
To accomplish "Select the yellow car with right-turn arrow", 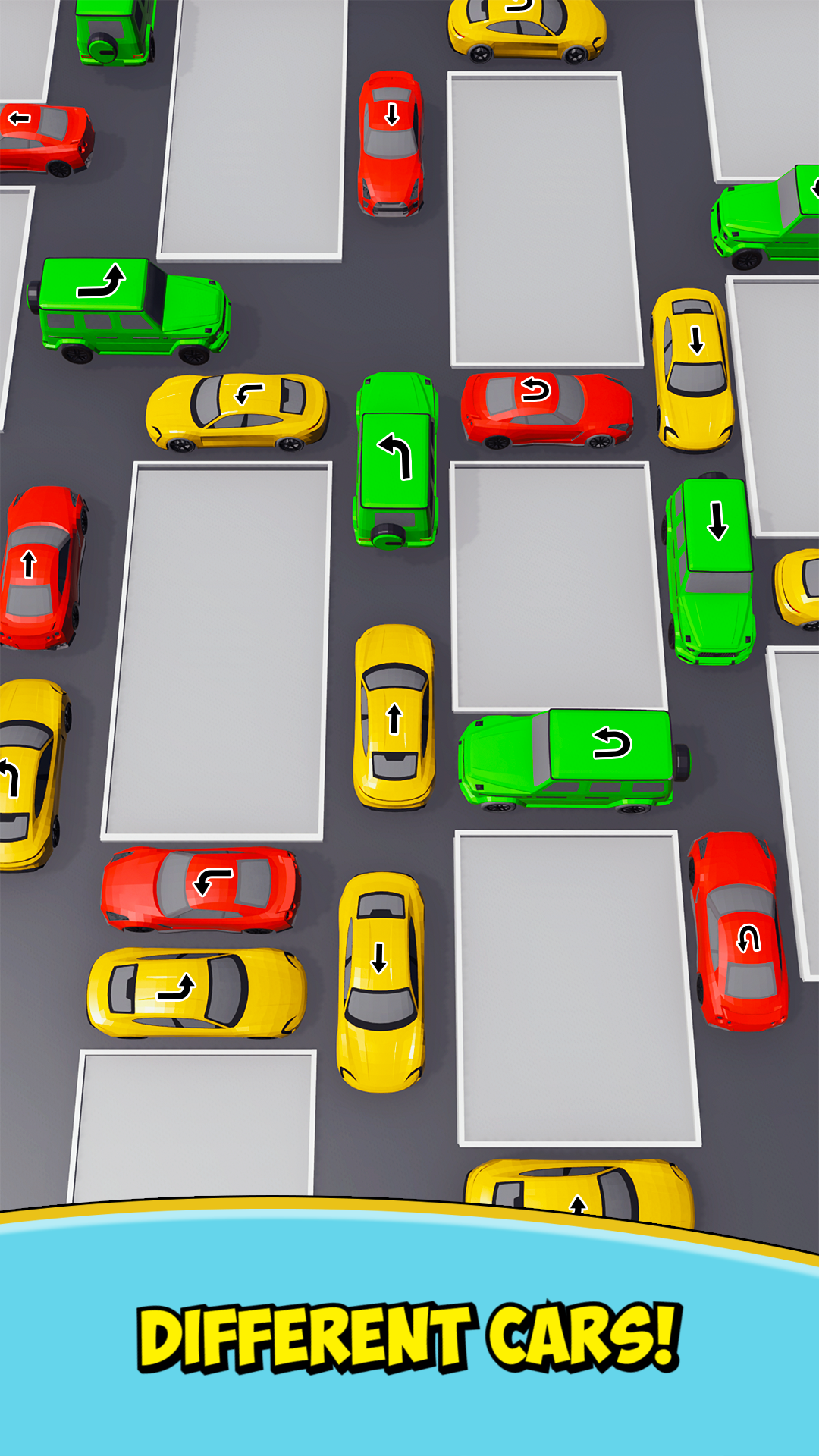I will click(x=196, y=990).
